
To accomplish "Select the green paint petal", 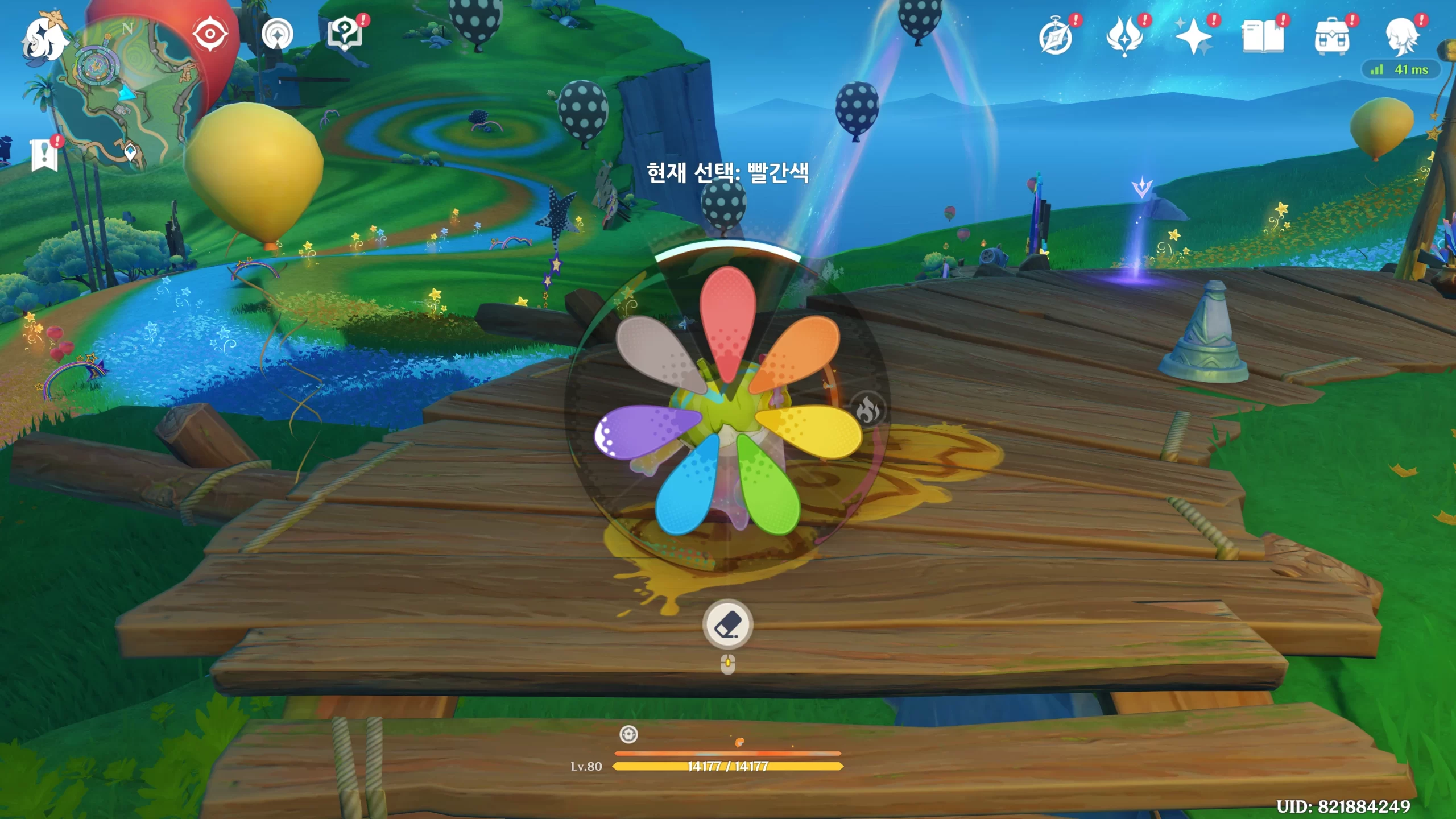I will click(769, 488).
